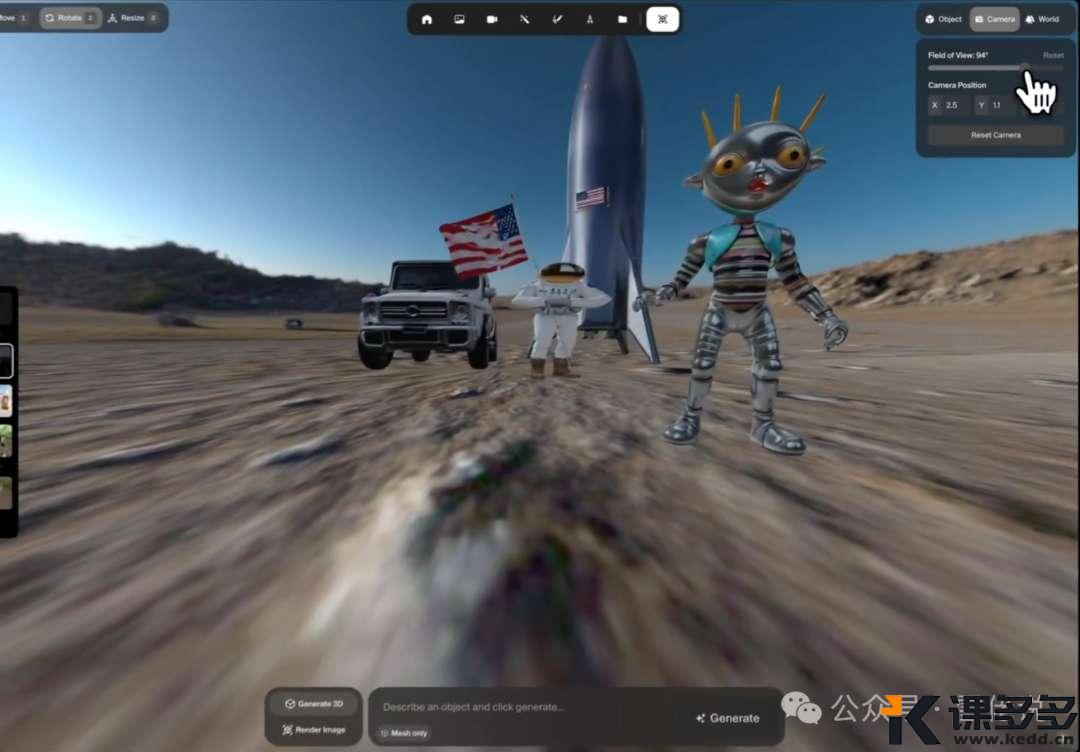
Task: Click the highlighted white toolbar button
Action: 662,19
